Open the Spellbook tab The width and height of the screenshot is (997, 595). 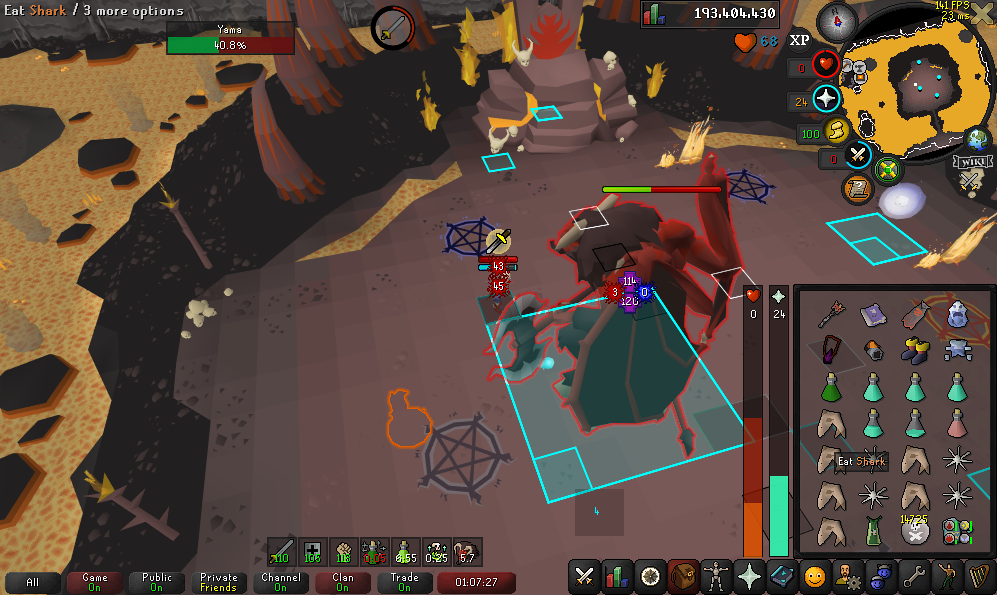(782, 576)
